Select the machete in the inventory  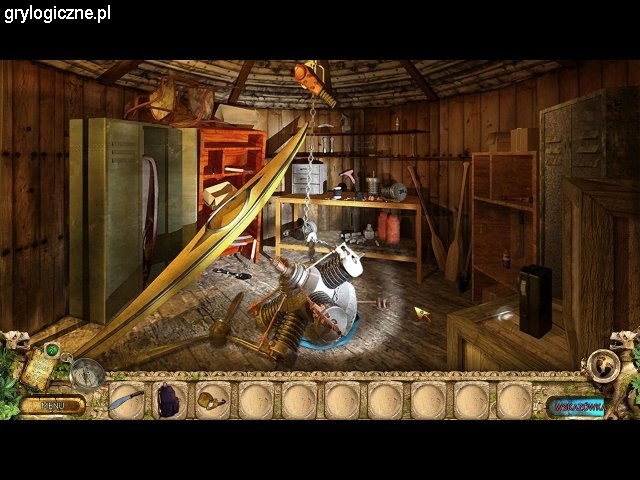[127, 401]
